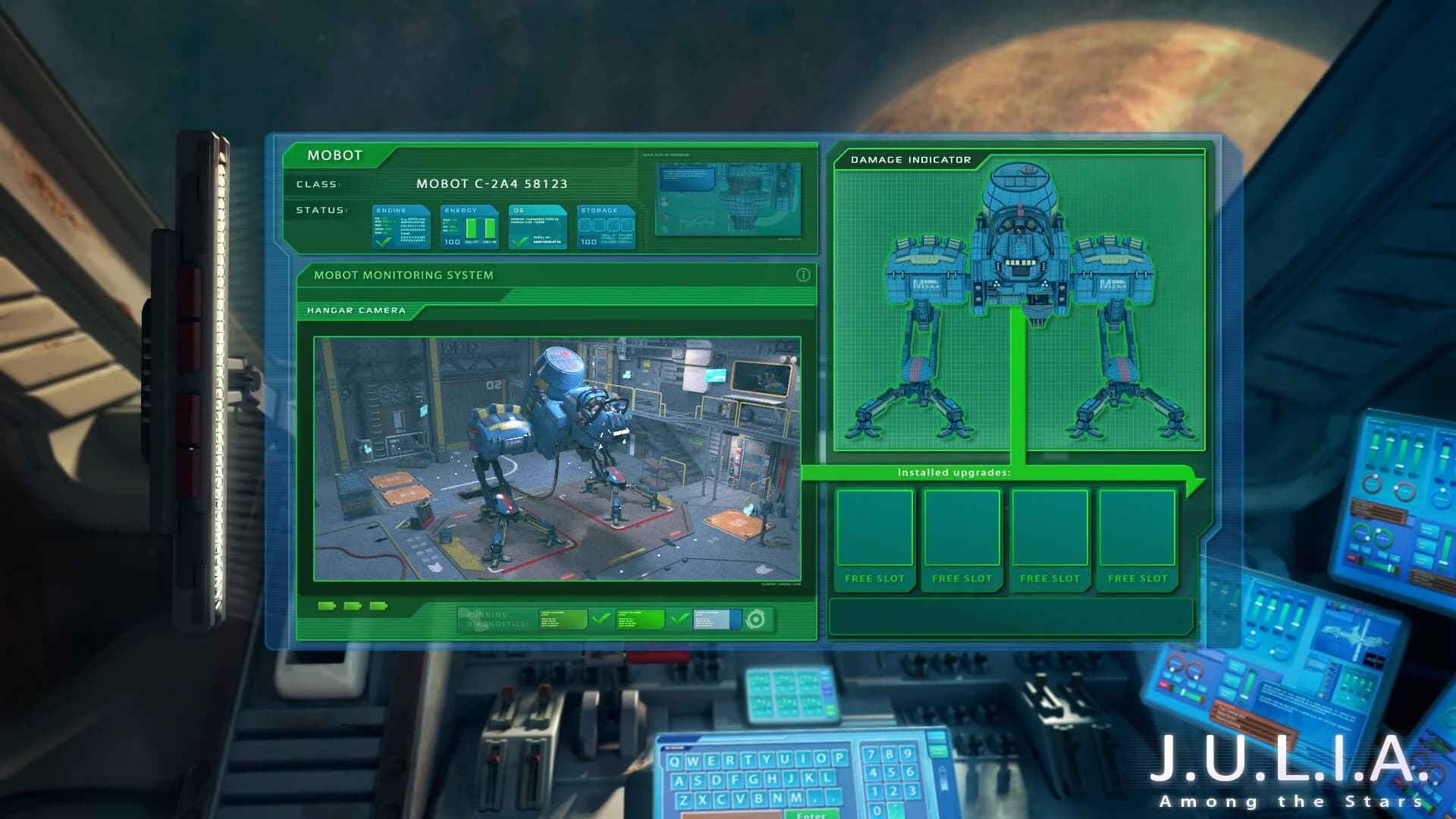Click the Storage status panel icon
This screenshot has width=1456, height=819.
pos(605,225)
